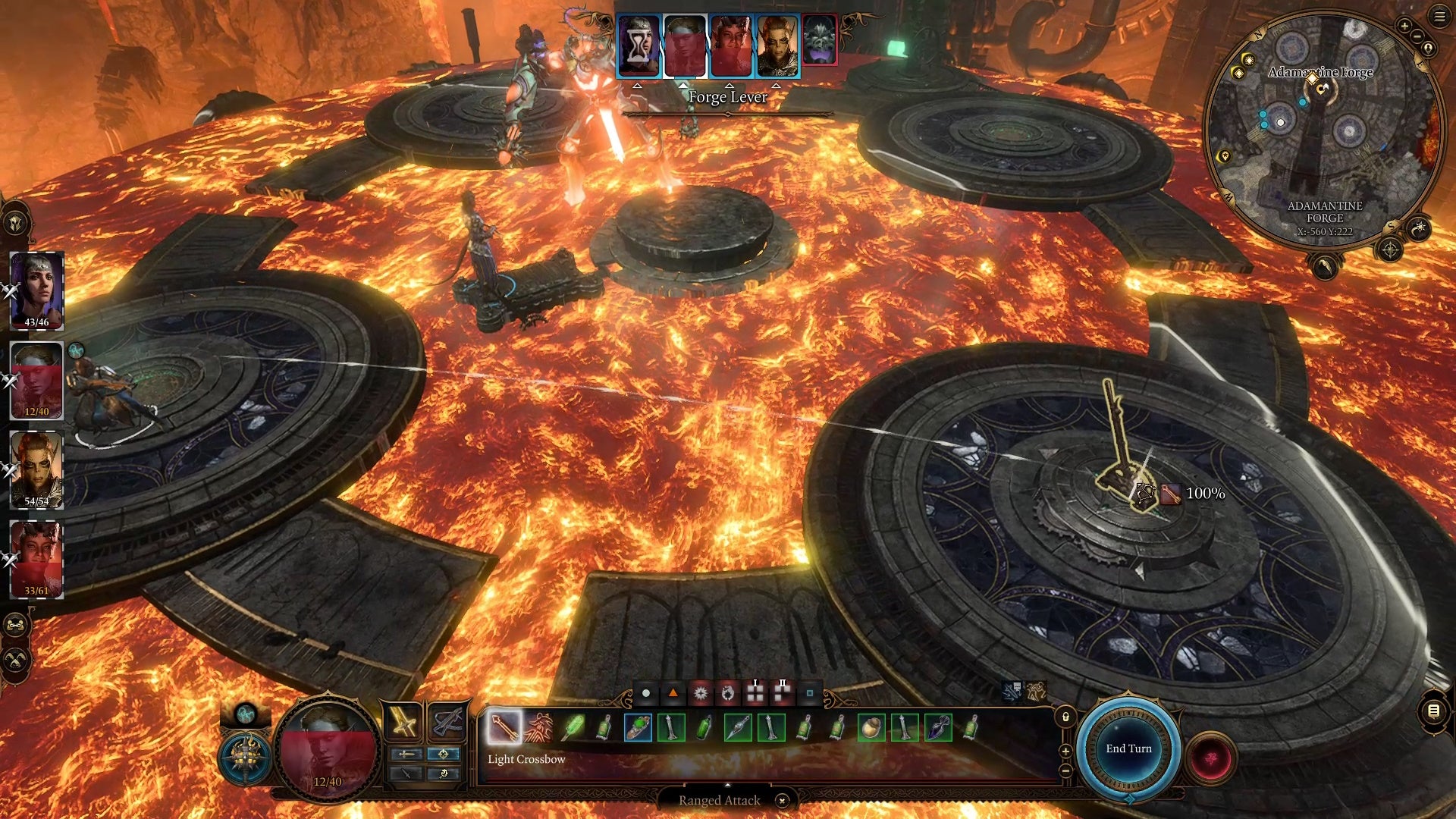Choose the crossbow ranged weapon slot
1456x819 pixels.
pos(447,721)
